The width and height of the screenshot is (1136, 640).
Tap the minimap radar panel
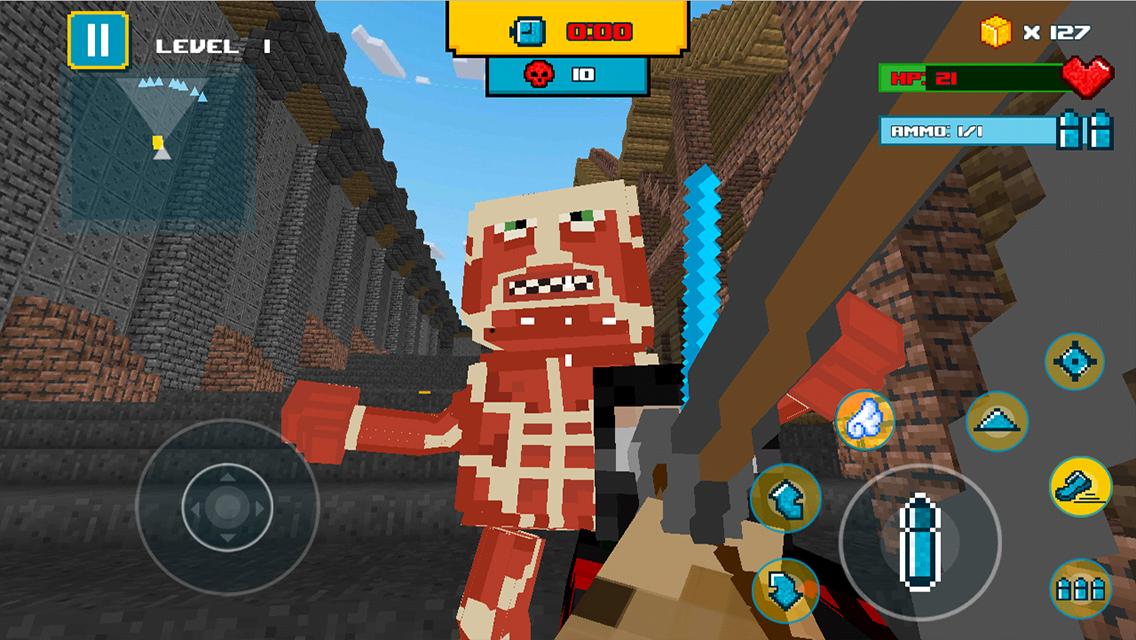tap(155, 145)
